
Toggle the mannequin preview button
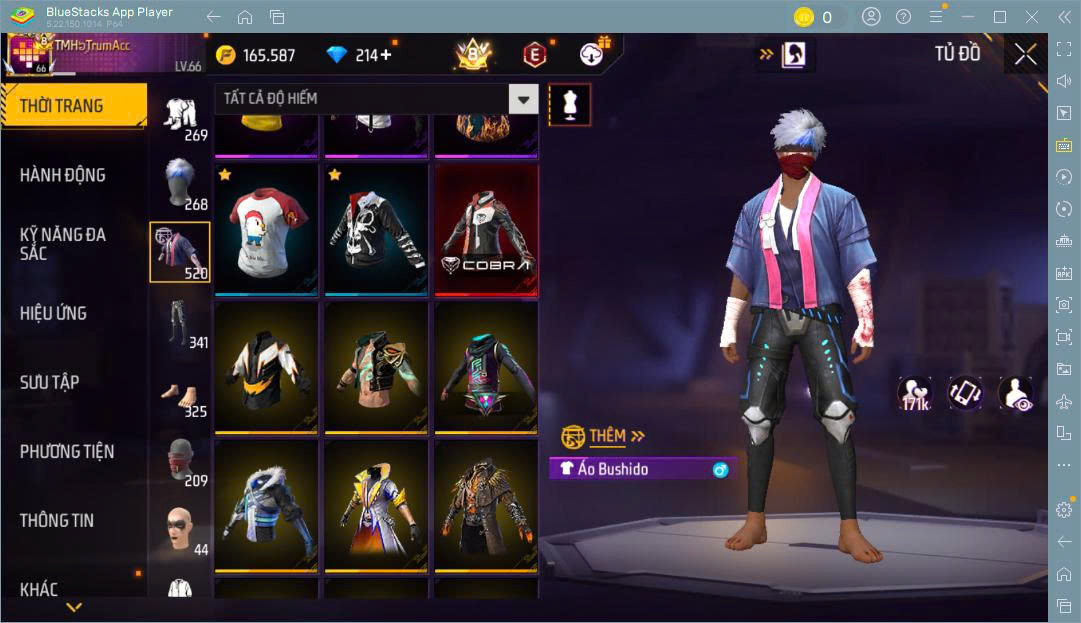(x=570, y=104)
